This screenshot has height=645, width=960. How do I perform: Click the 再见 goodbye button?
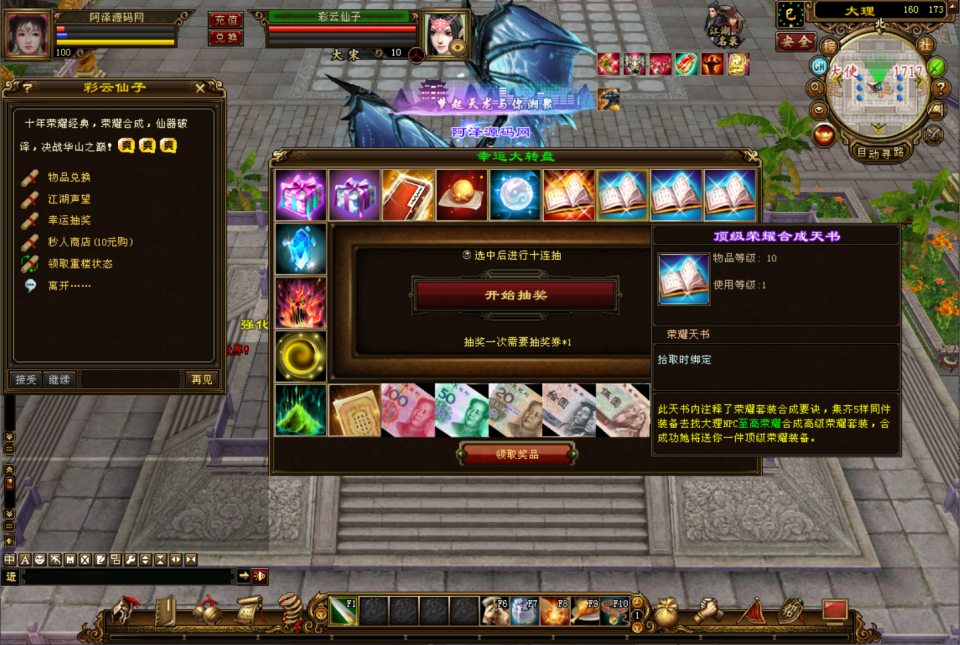pos(200,379)
